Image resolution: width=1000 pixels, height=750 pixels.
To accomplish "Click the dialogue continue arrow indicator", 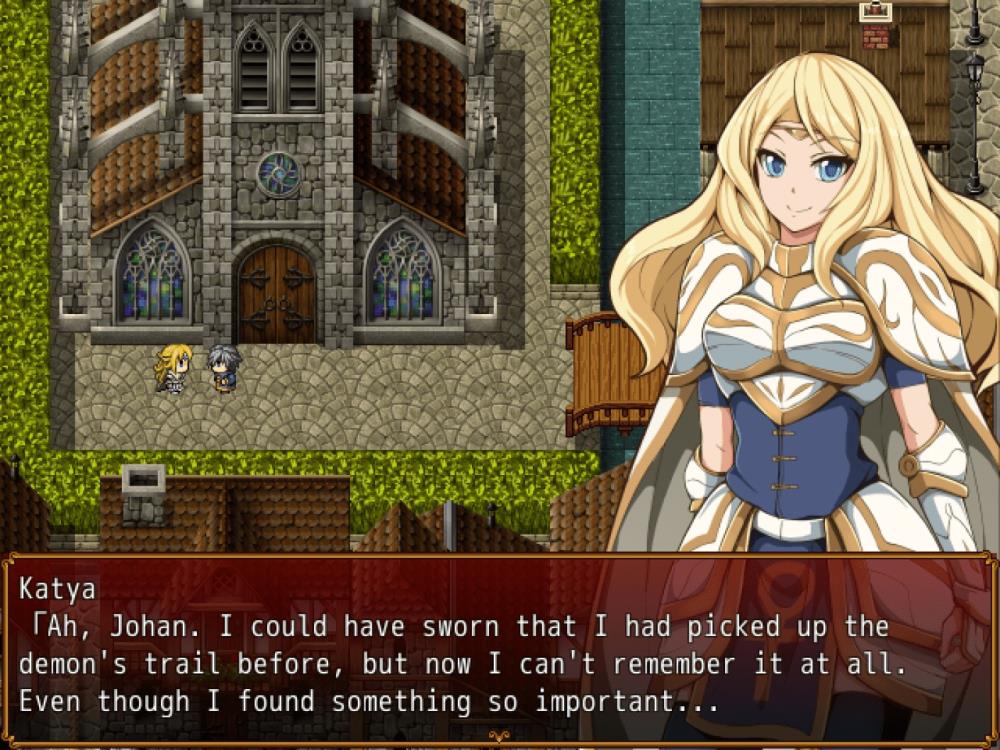I will pyautogui.click(x=499, y=738).
